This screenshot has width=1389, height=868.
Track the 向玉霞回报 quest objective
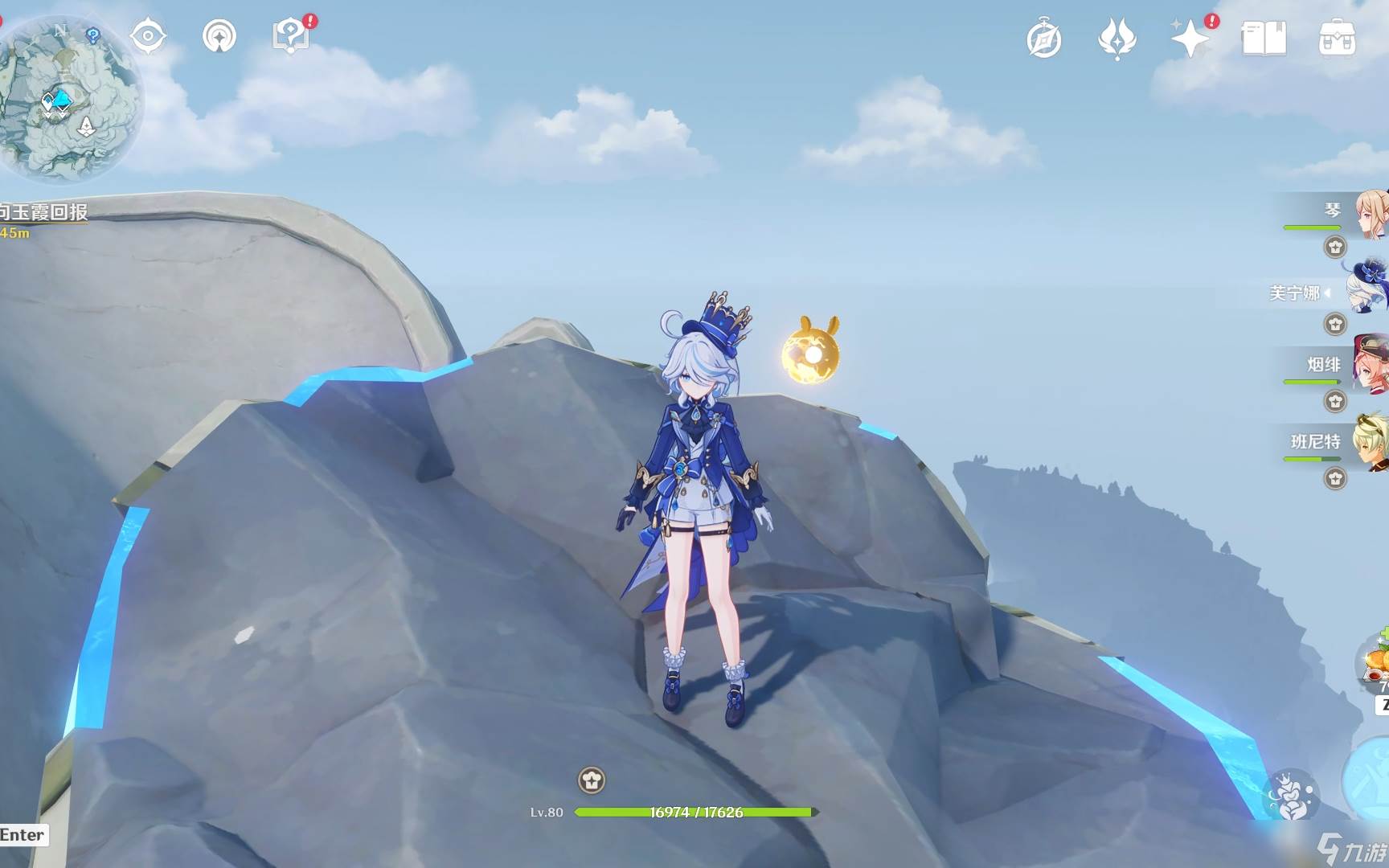44,213
